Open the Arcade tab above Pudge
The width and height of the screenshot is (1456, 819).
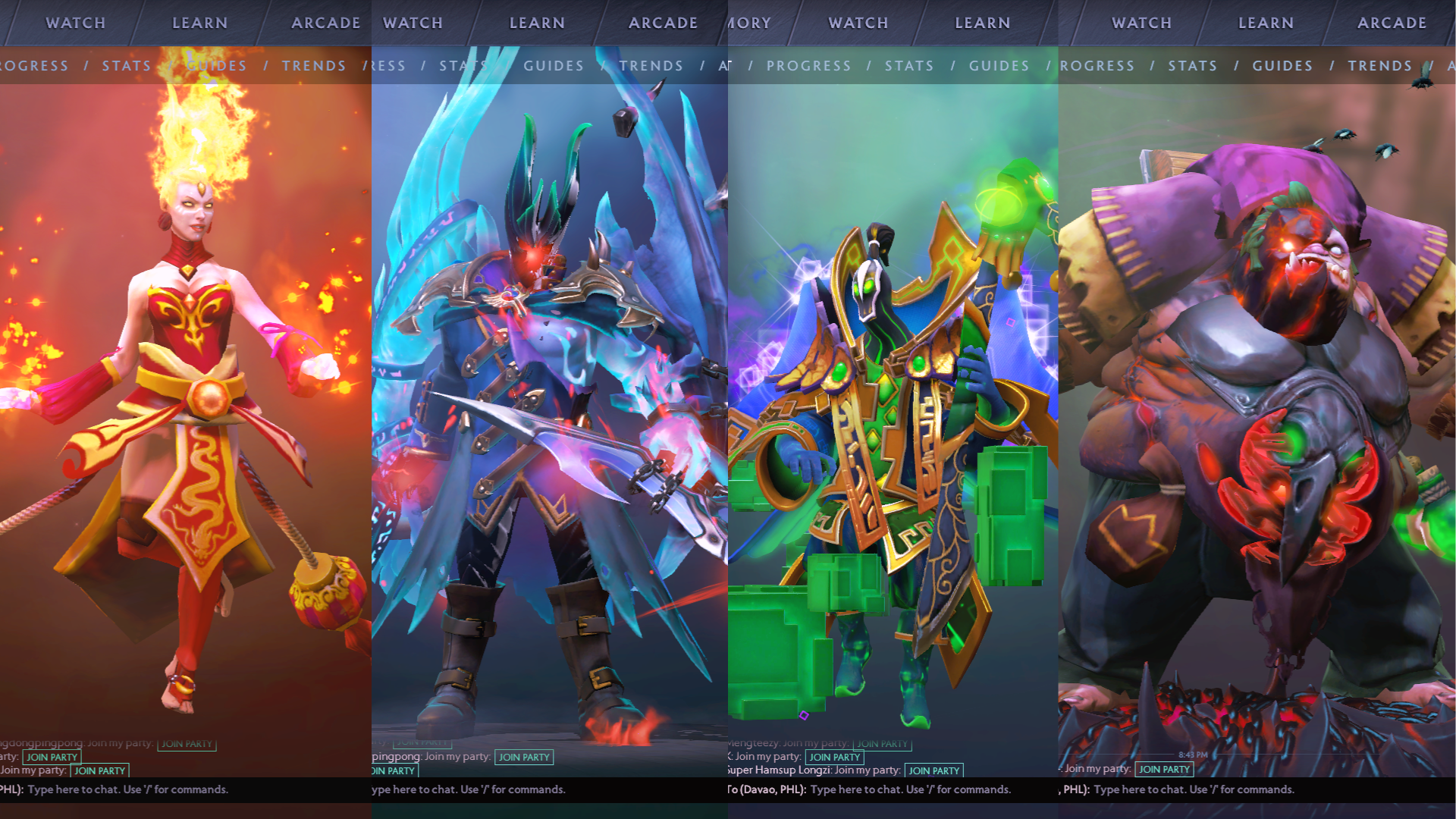tap(1392, 23)
